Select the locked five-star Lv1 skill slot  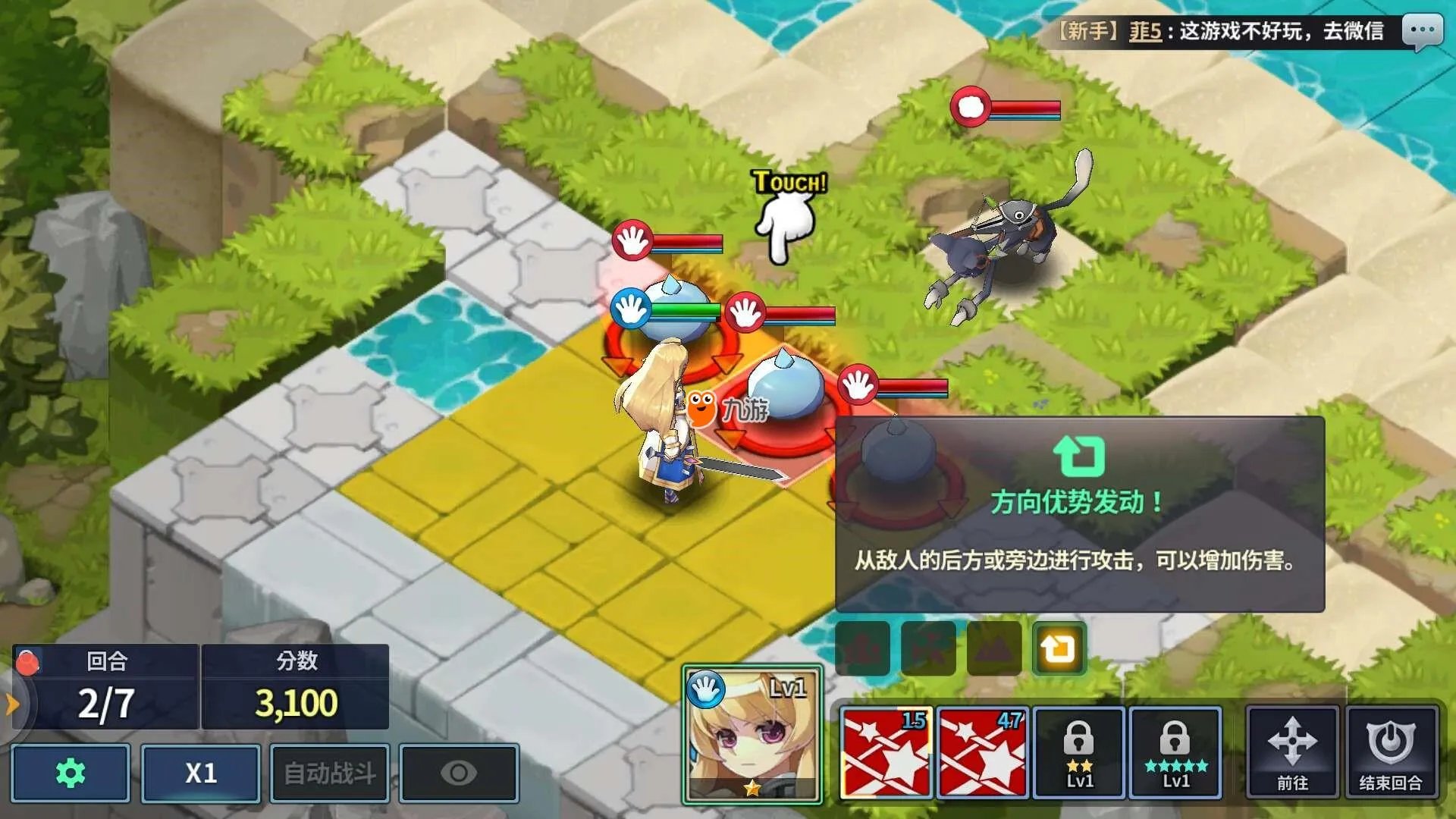(1175, 752)
